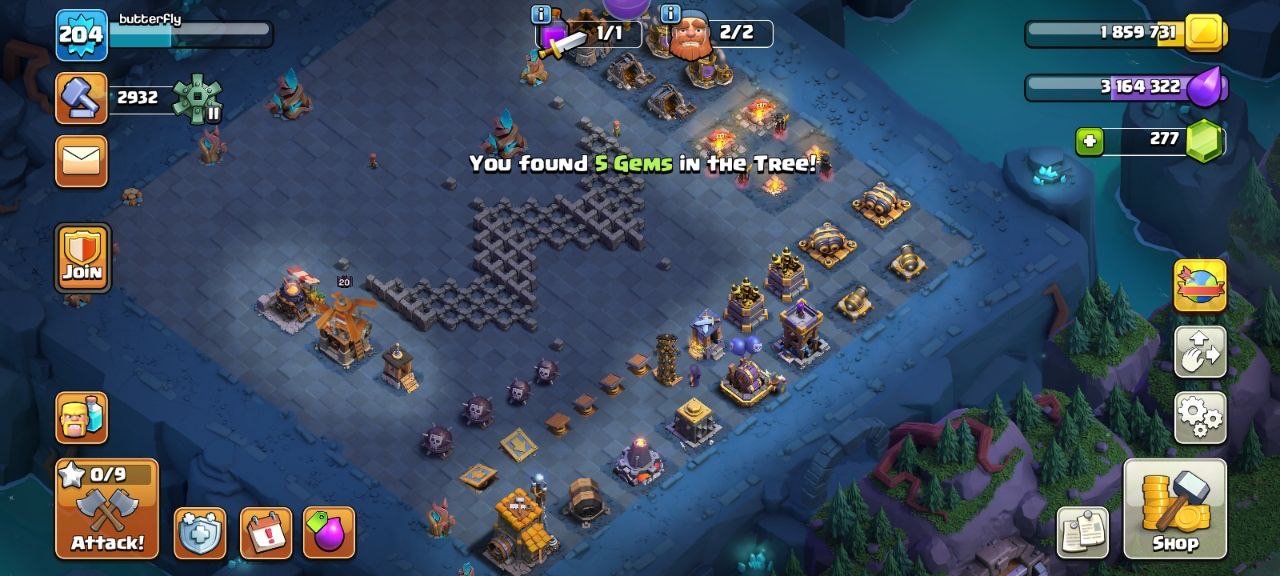The image size is (1280, 576).
Task: Open player profile via level 204 badge
Action: tap(81, 35)
